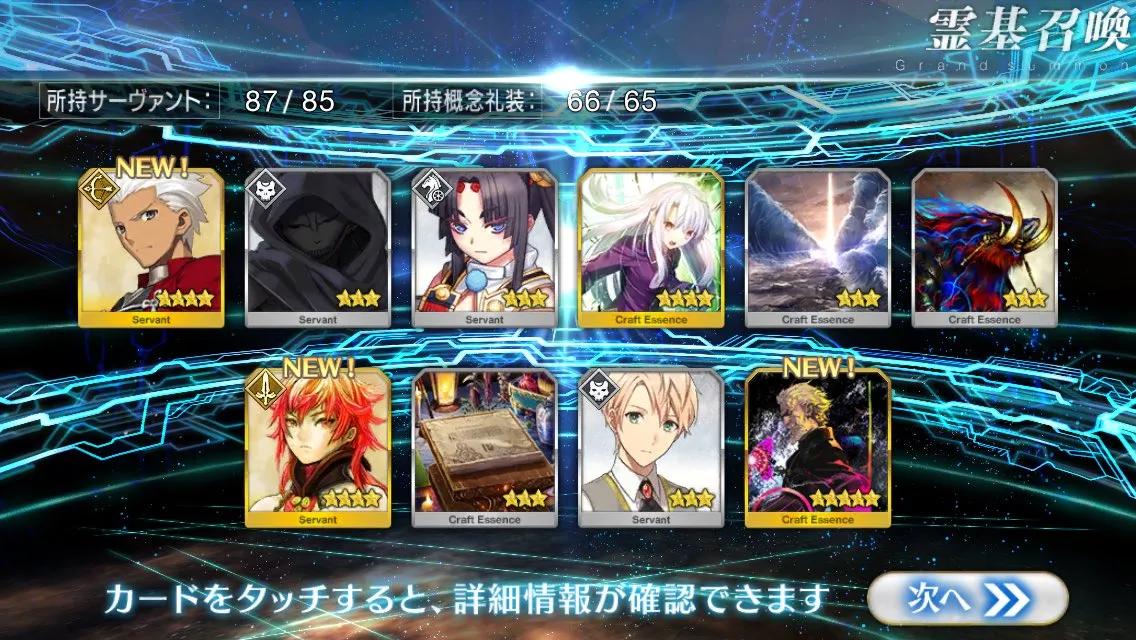Check the red-armored beast Craft Essence card
This screenshot has width=1136, height=640.
(984, 248)
